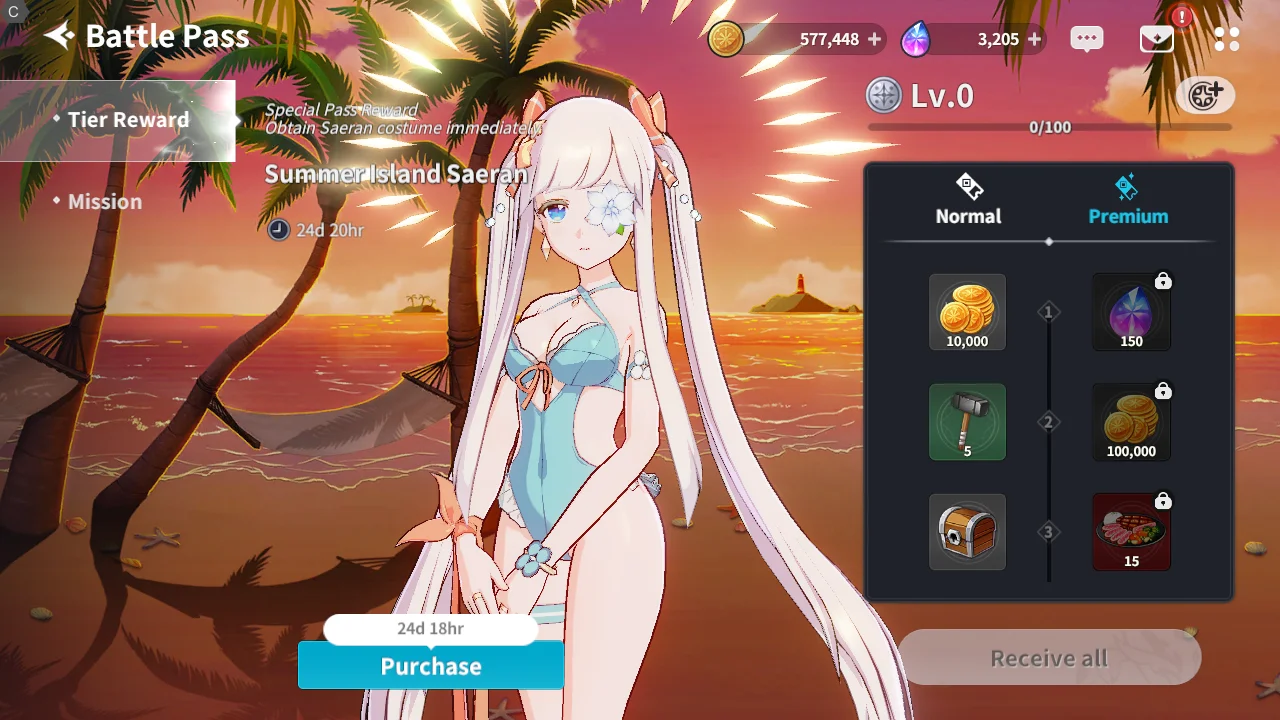This screenshot has height=720, width=1280.
Task: Tap the locked 150 gem premium reward
Action: tap(1131, 312)
